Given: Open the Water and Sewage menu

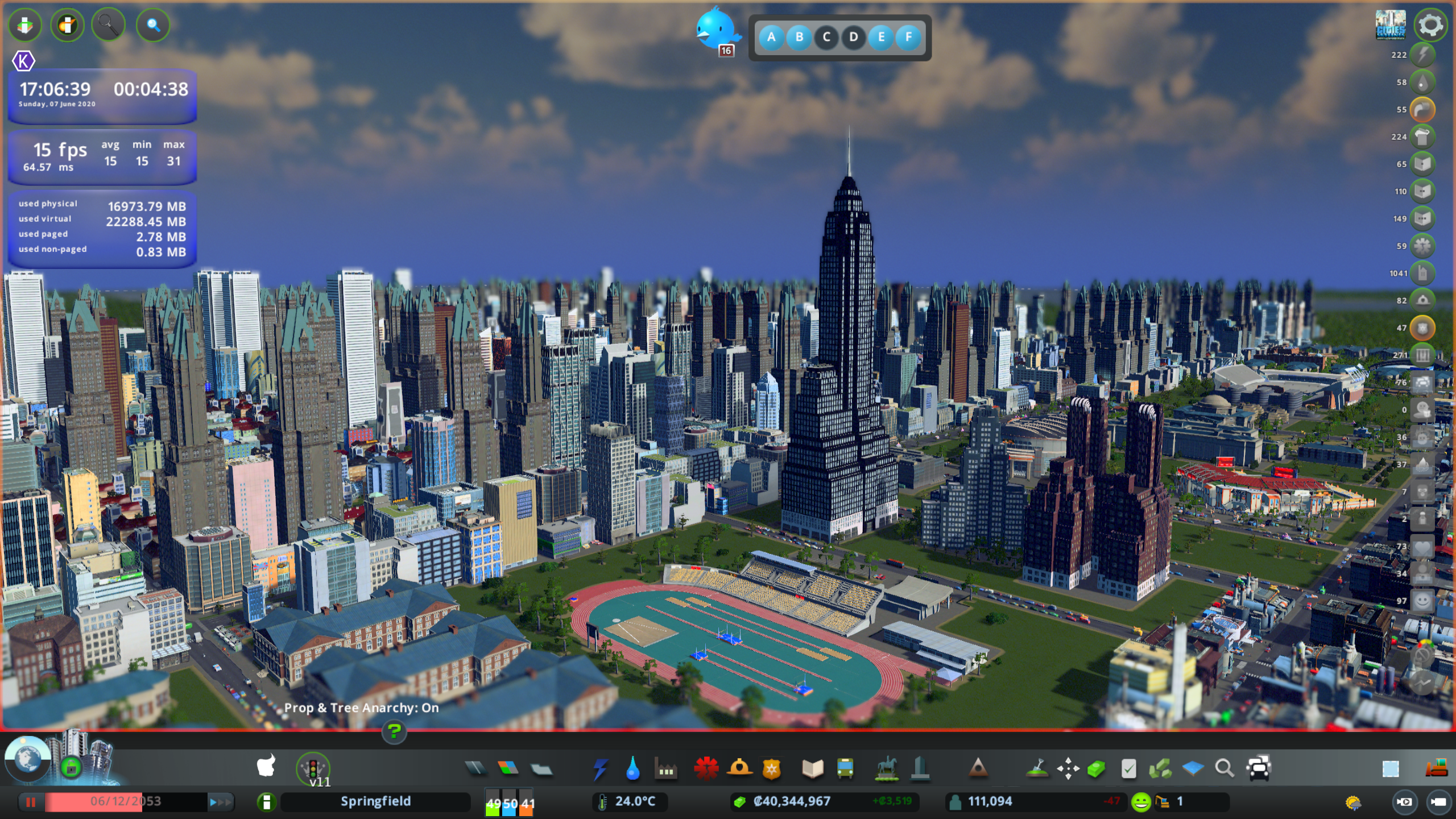Looking at the screenshot, I should pos(632,769).
